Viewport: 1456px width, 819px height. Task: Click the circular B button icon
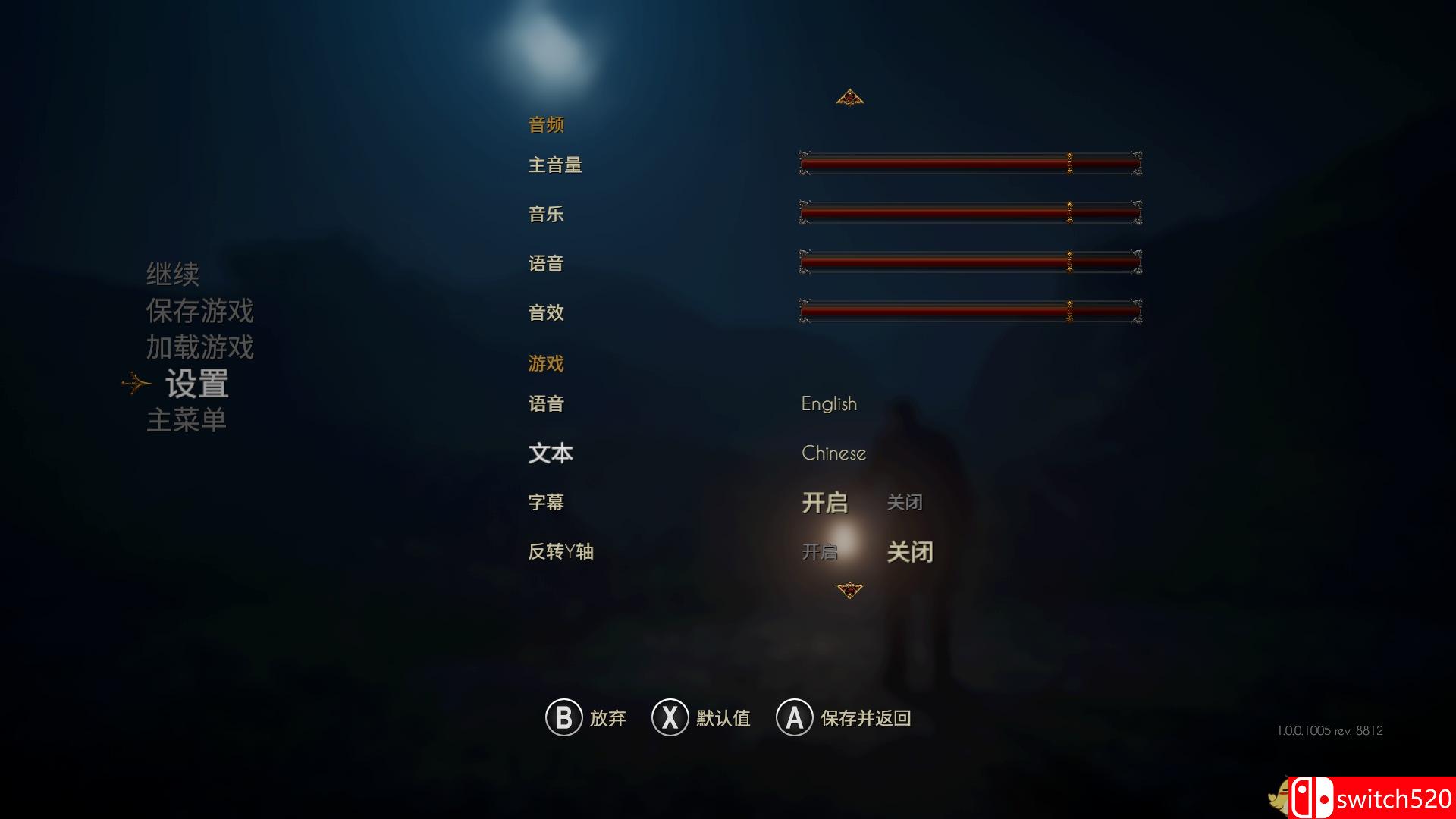click(x=563, y=718)
